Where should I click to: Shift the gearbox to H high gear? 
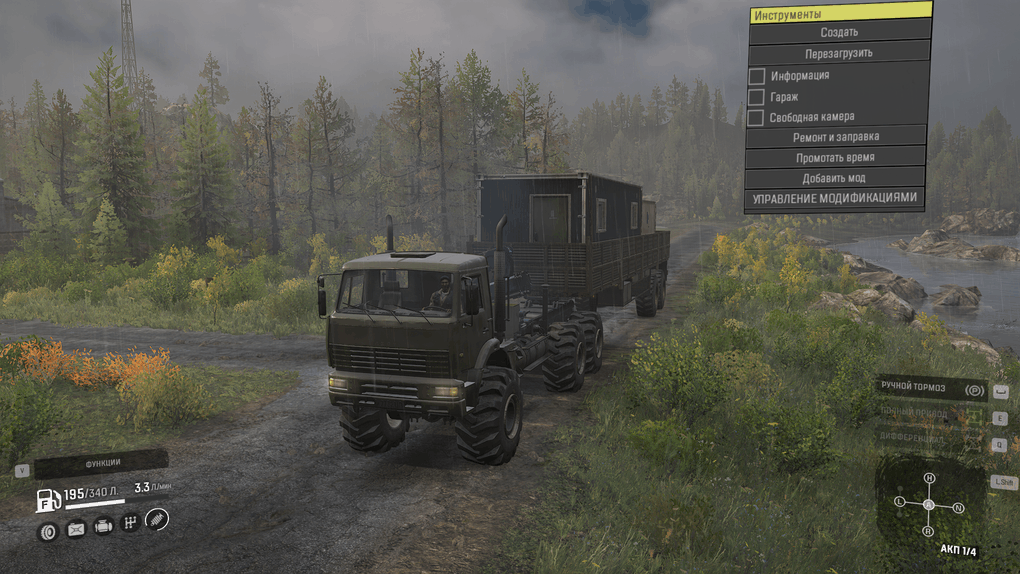tap(929, 478)
